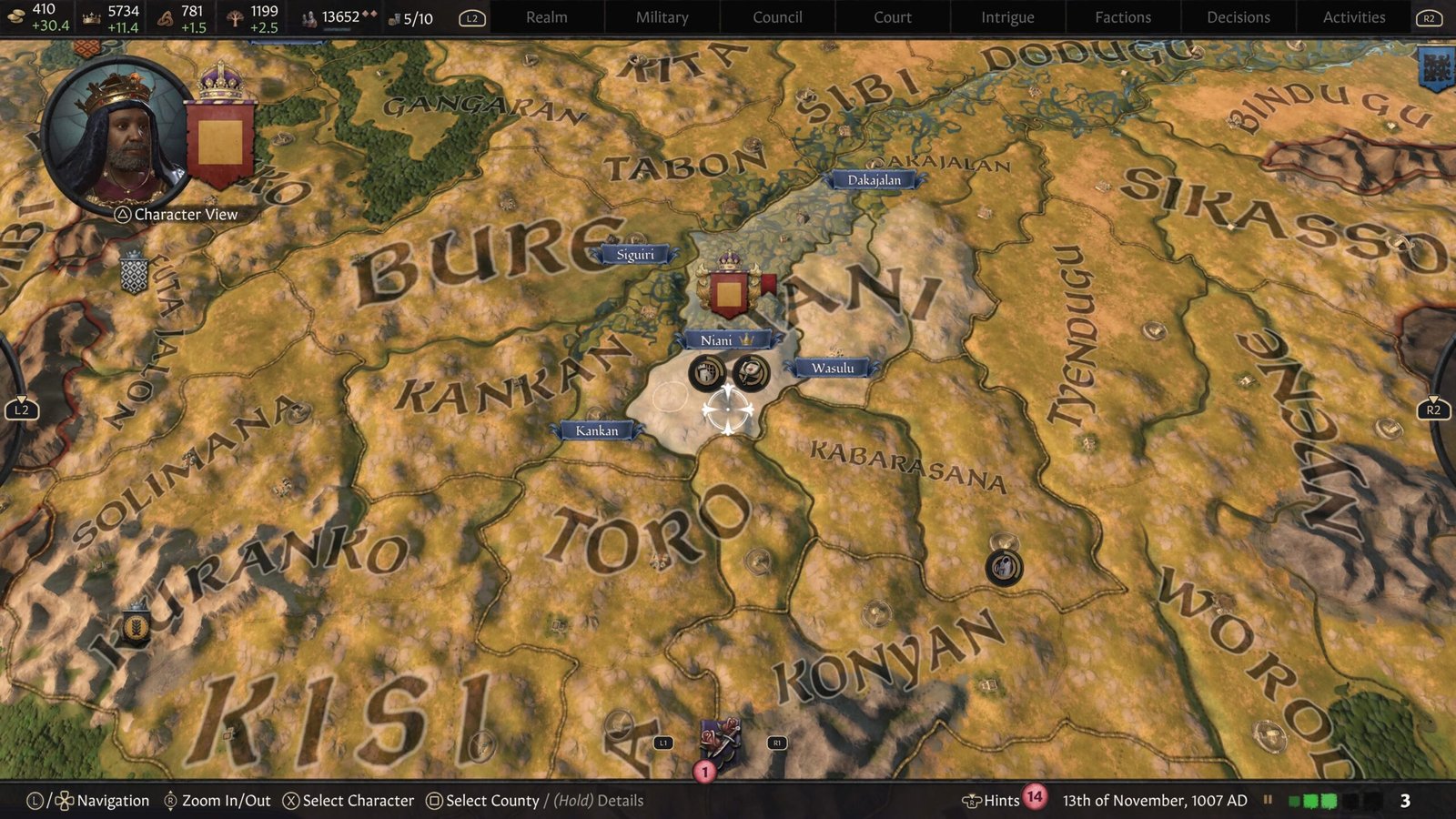Viewport: 1456px width, 819px height.
Task: Open the Activities tab
Action: point(1354,17)
